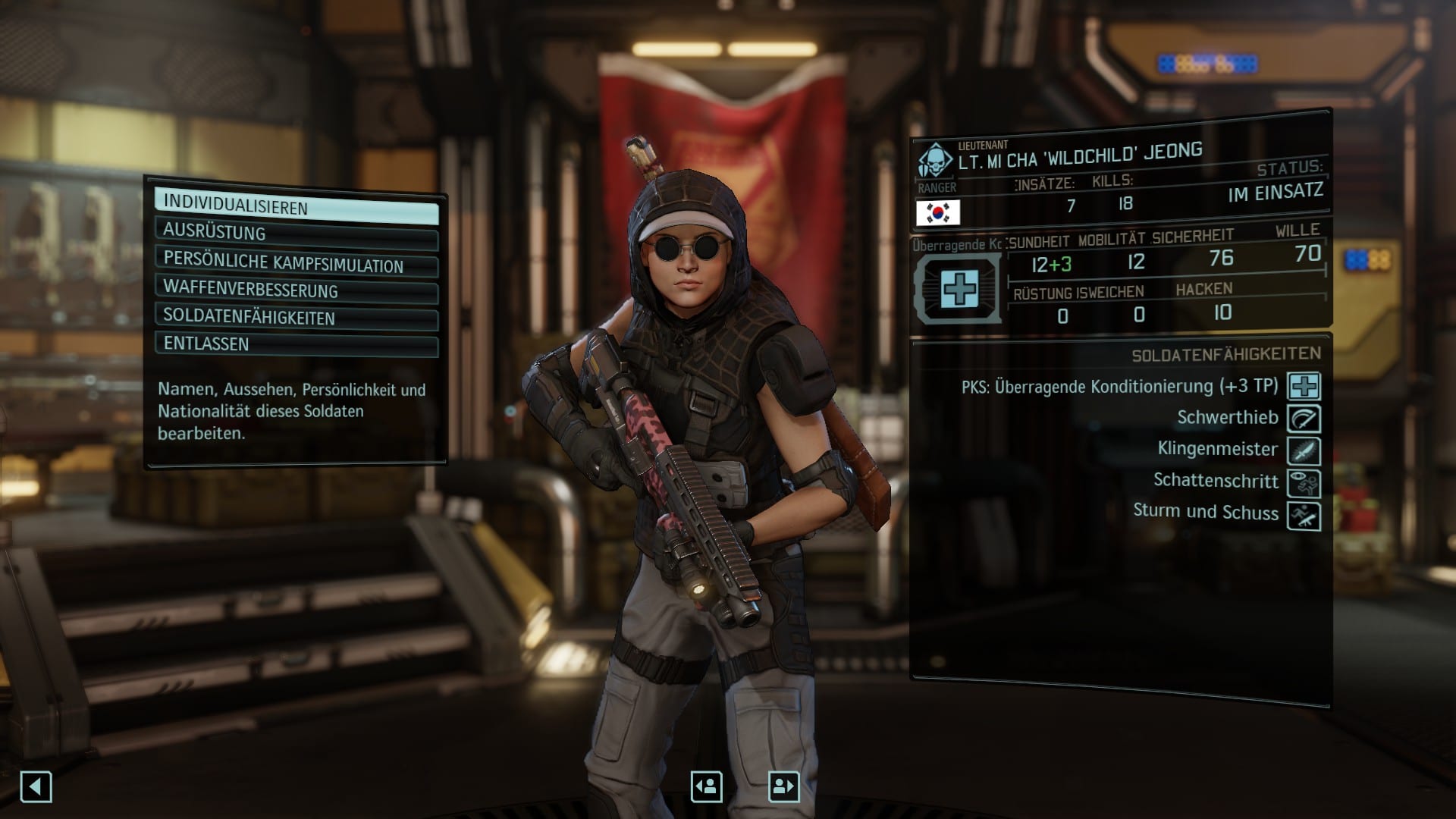Switch to the previous soldier
Screen dimensions: 1456x819
tap(706, 786)
